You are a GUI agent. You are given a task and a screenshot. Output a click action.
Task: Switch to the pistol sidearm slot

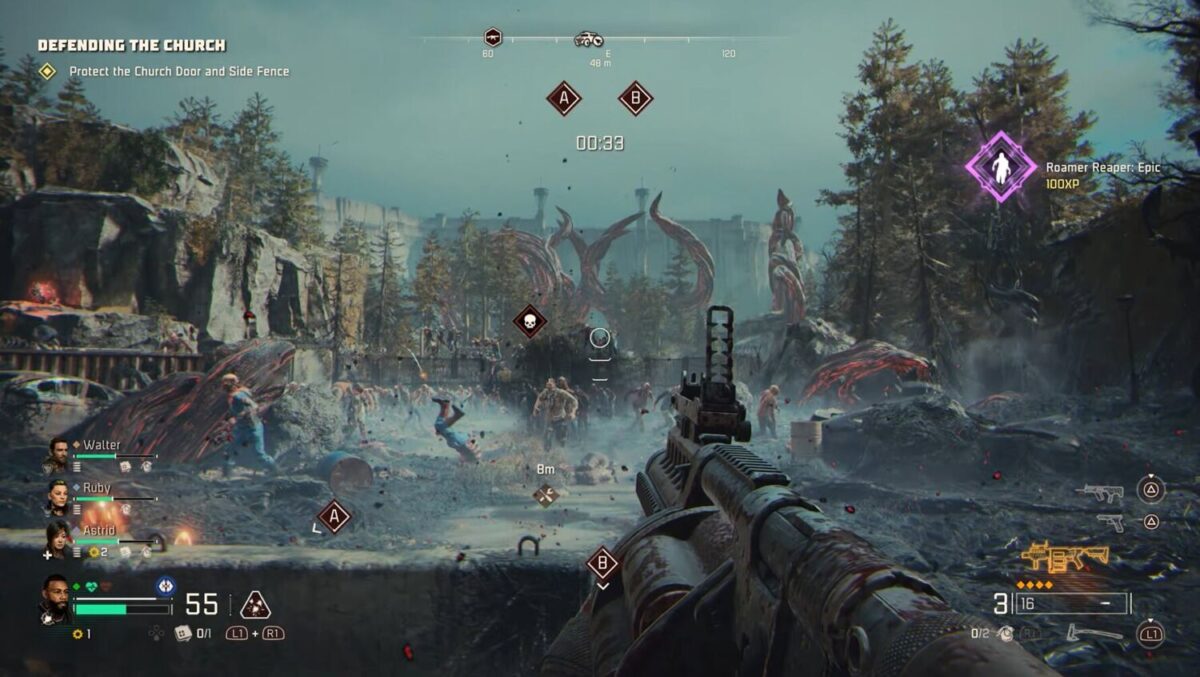[1109, 521]
